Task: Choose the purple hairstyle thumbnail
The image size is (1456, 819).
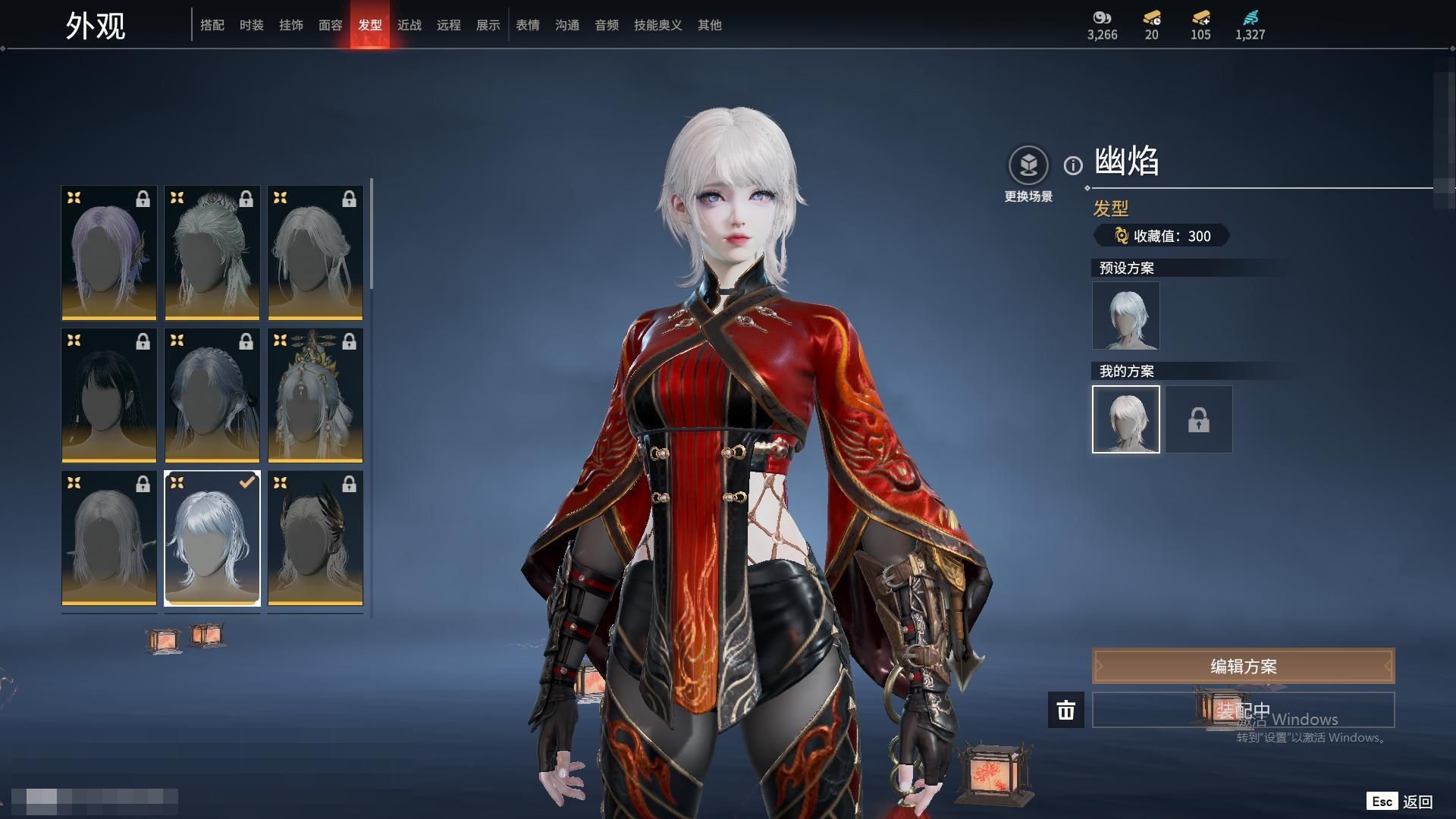Action: pyautogui.click(x=109, y=253)
